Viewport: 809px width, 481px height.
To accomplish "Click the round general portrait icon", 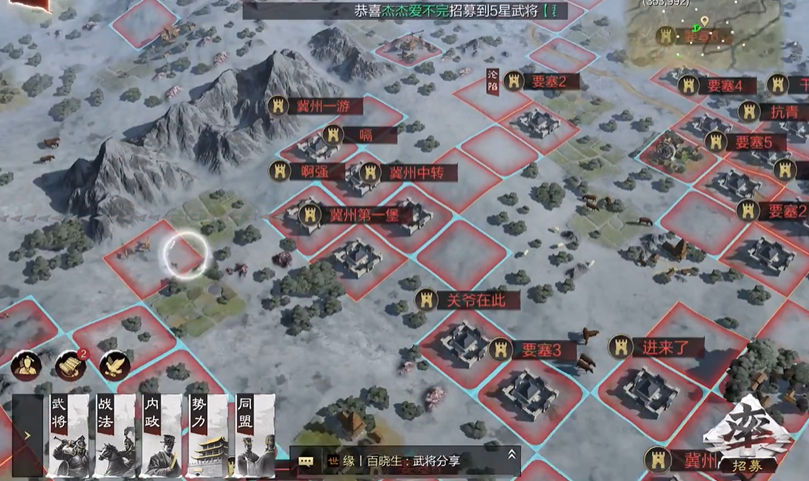I will pyautogui.click(x=26, y=365).
